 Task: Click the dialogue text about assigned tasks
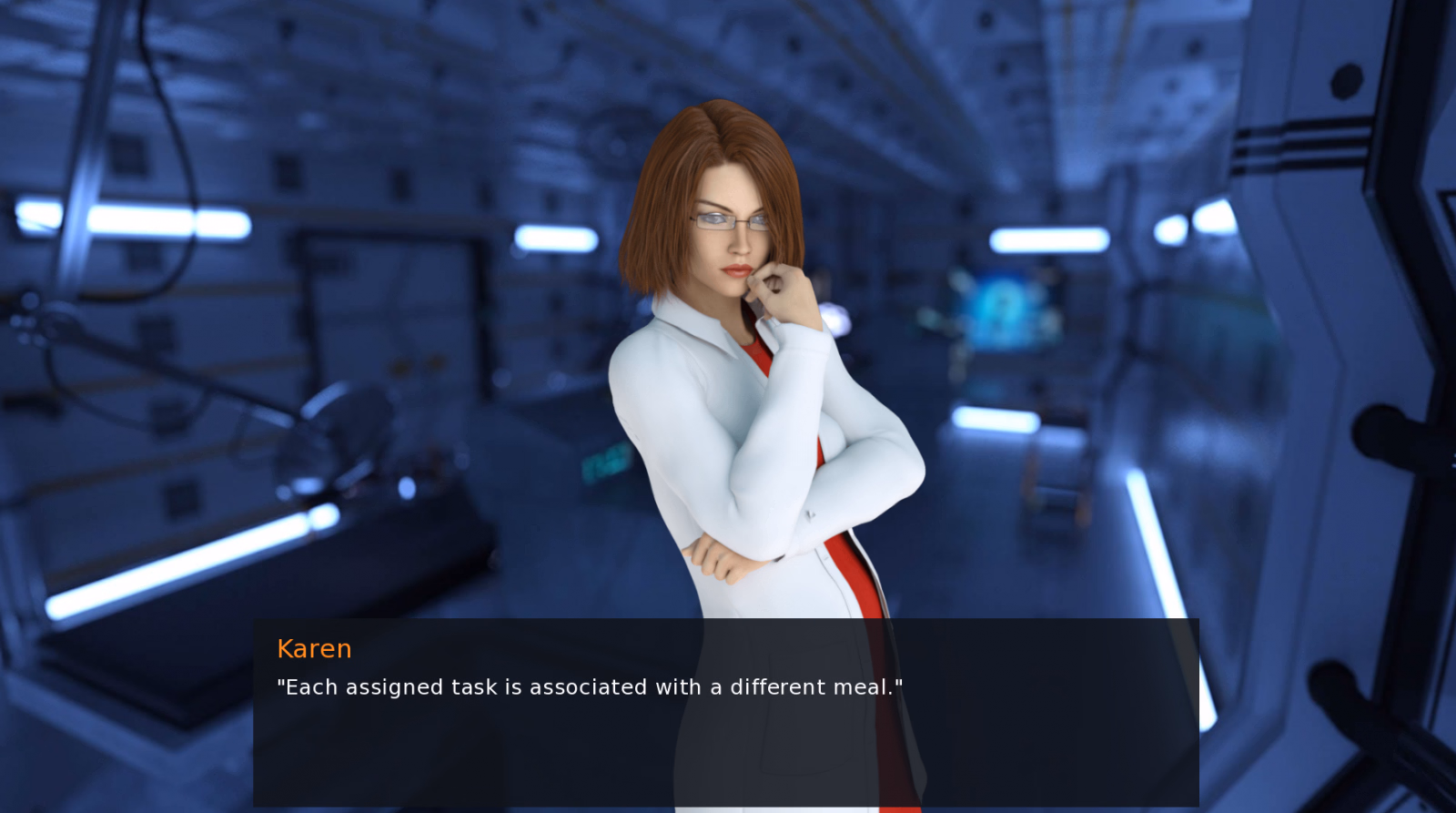click(x=590, y=687)
